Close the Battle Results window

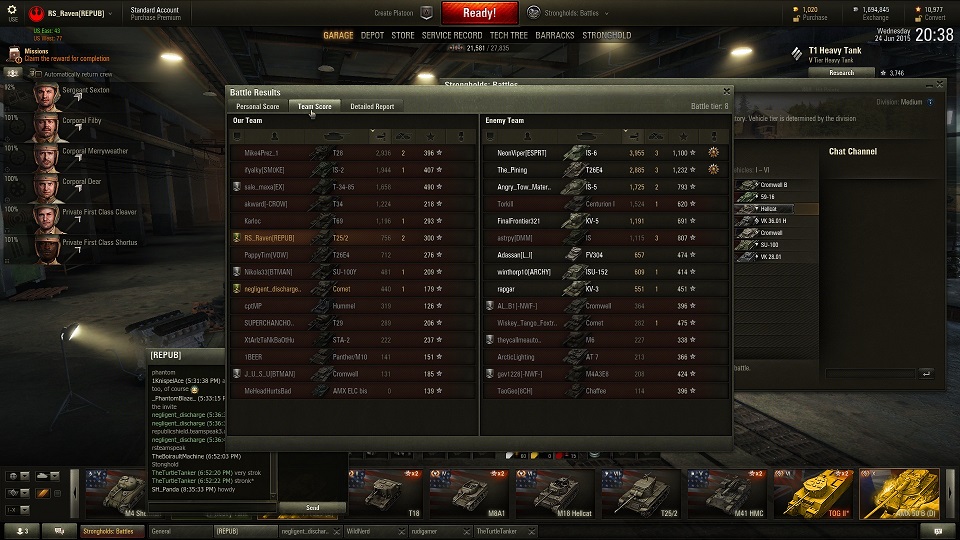(726, 91)
